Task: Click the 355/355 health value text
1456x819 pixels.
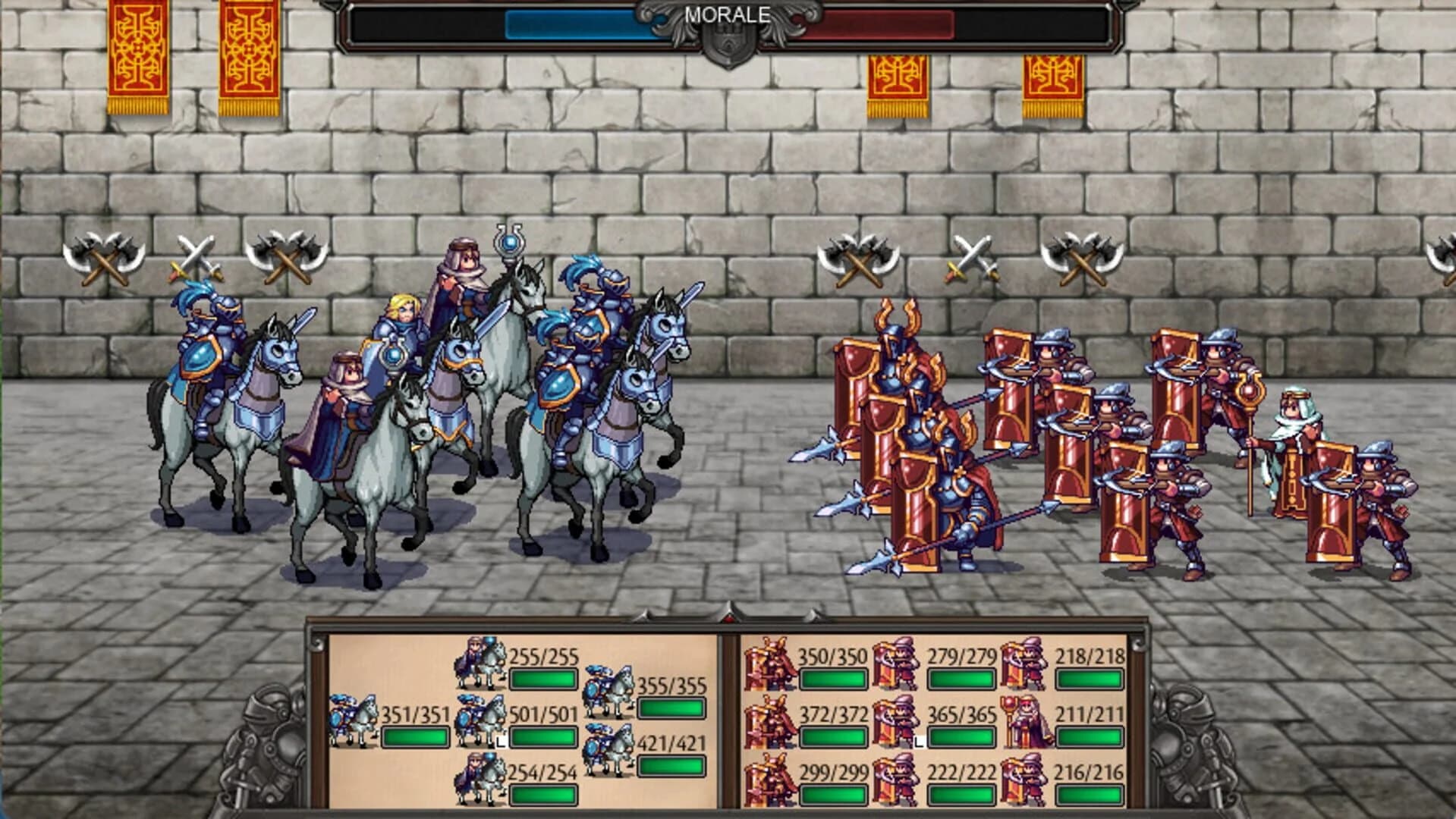Action: (671, 686)
